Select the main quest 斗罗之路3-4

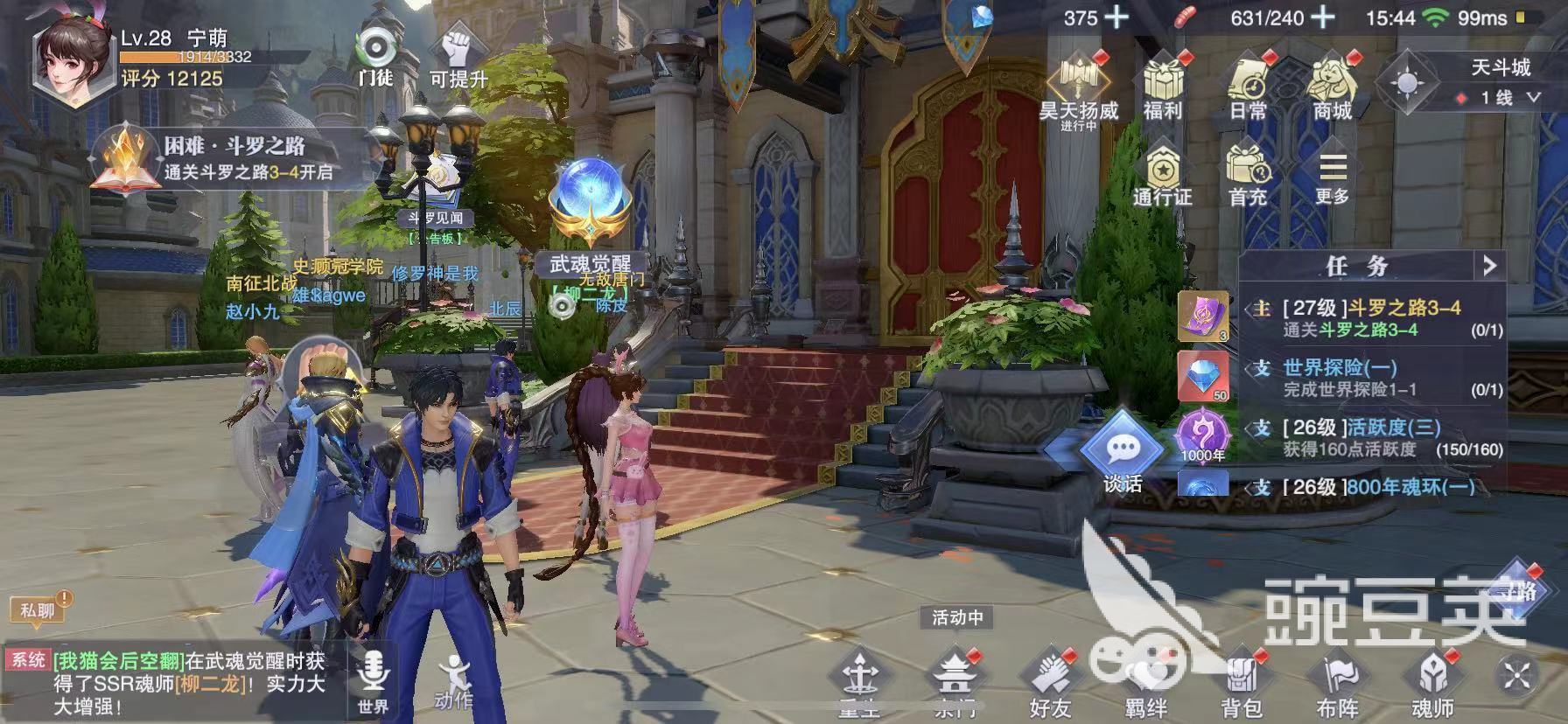coord(1372,317)
